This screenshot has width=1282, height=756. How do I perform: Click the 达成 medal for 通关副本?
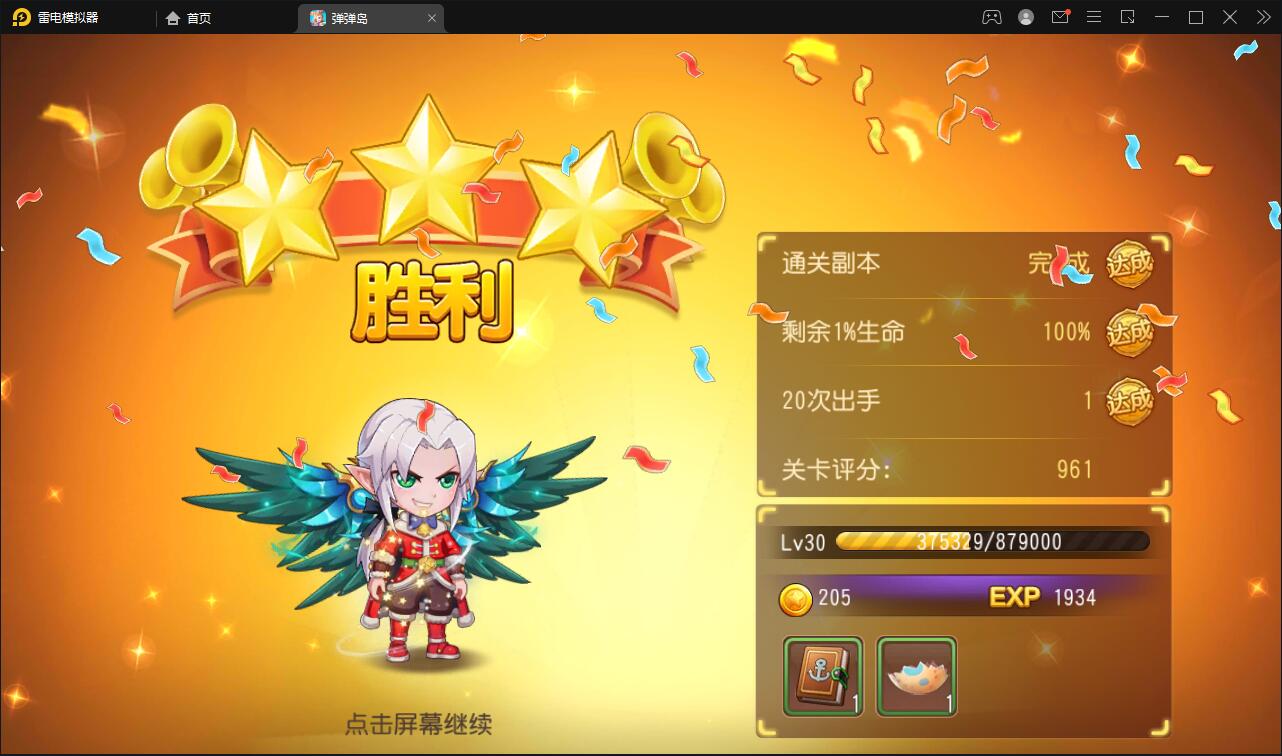(x=1131, y=265)
